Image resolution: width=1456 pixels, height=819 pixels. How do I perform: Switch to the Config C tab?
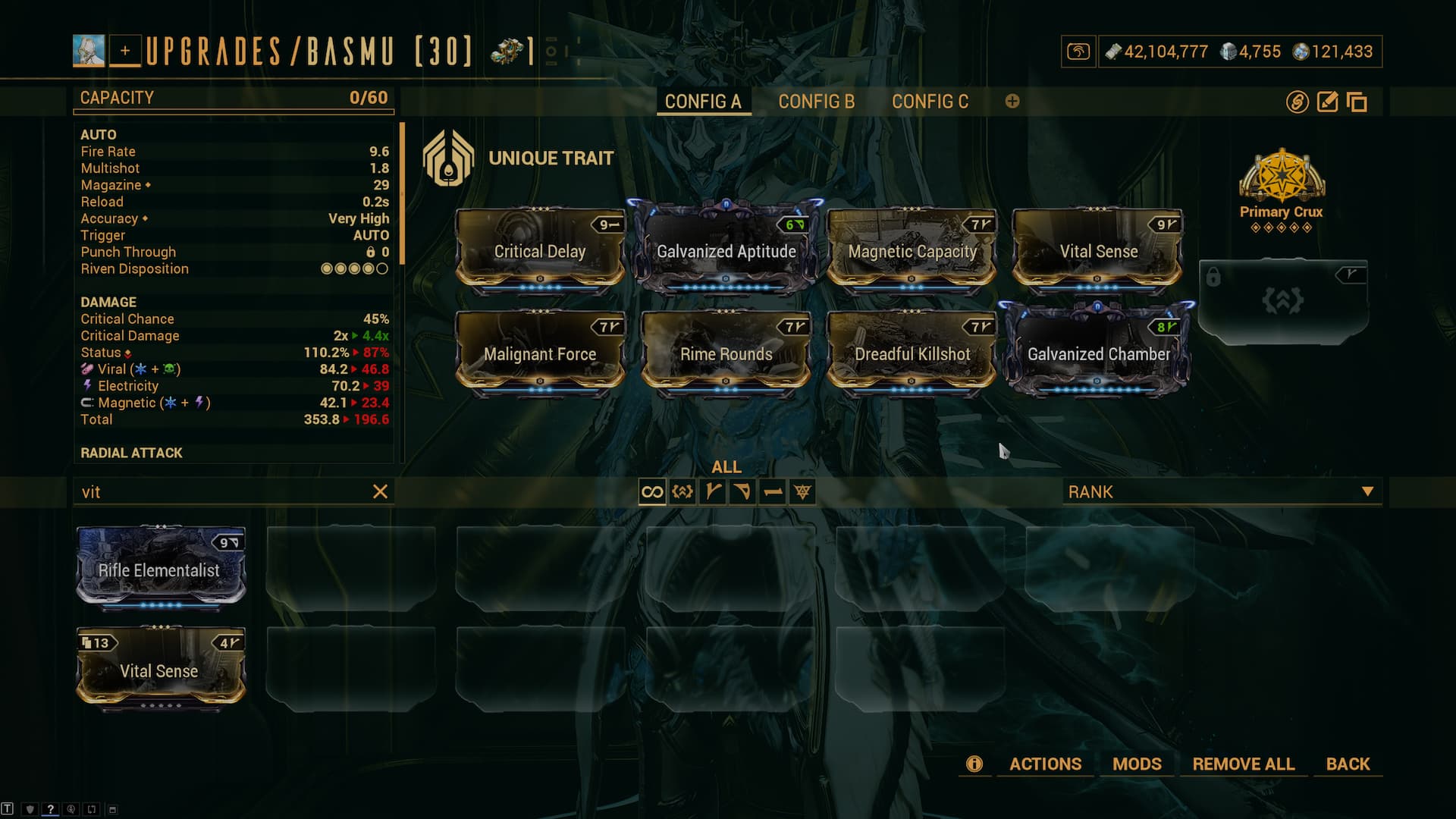click(930, 102)
